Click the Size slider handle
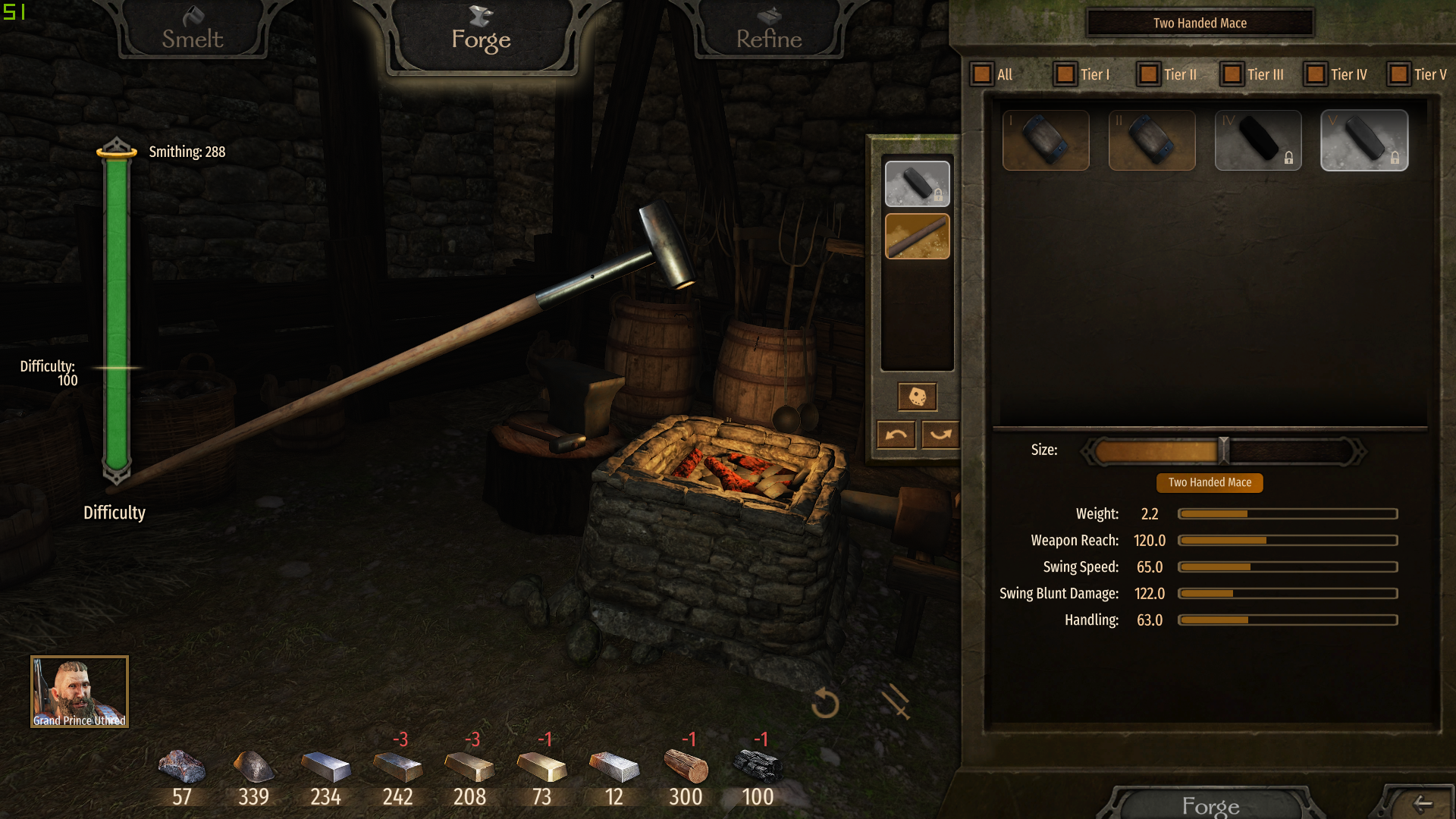The width and height of the screenshot is (1456, 819). 1223,450
